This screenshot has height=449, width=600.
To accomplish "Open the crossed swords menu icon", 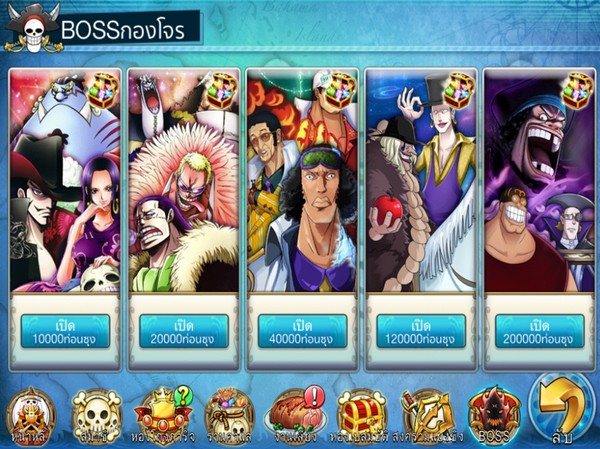I will click(x=427, y=413).
